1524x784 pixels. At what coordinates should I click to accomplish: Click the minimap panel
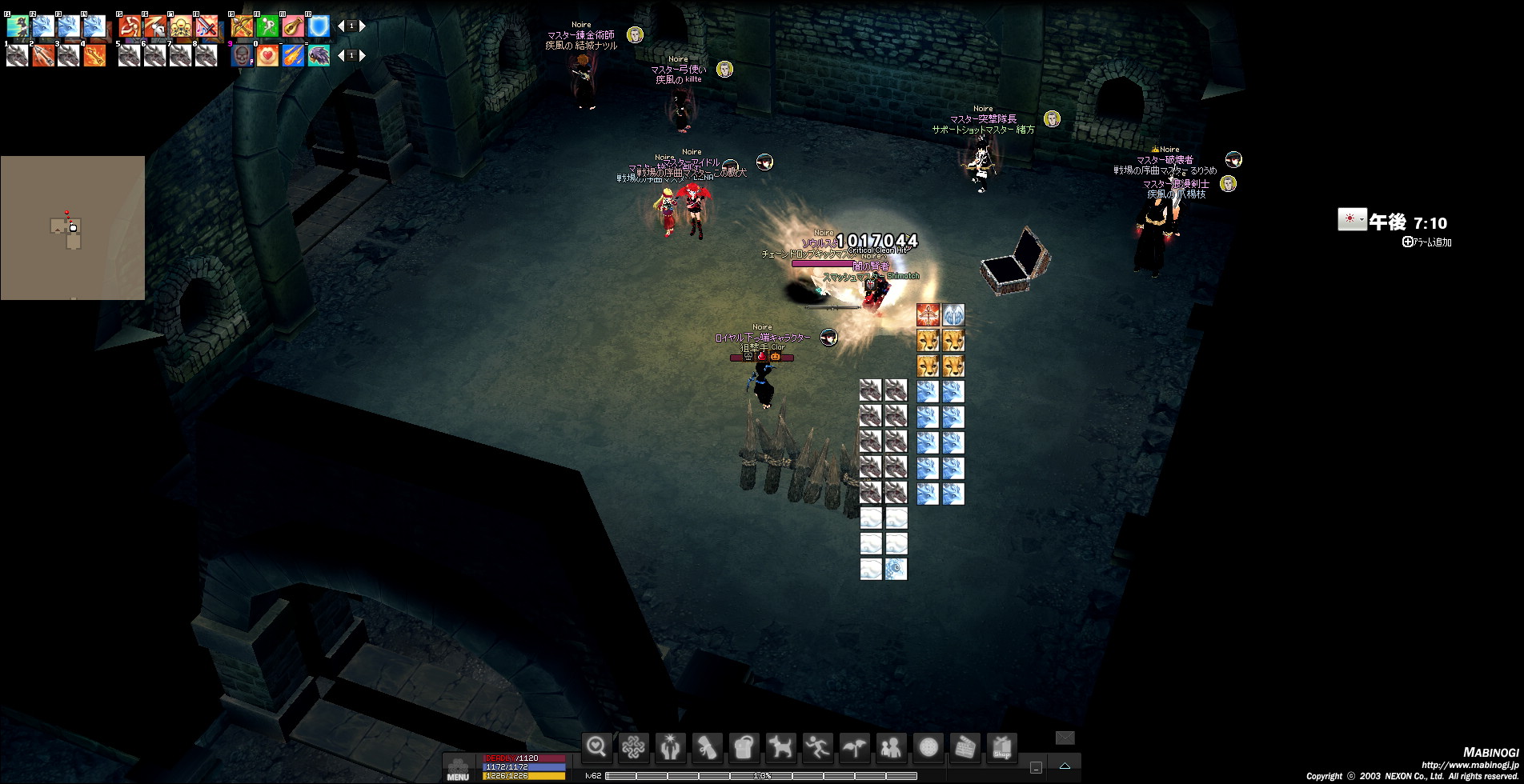(x=73, y=228)
